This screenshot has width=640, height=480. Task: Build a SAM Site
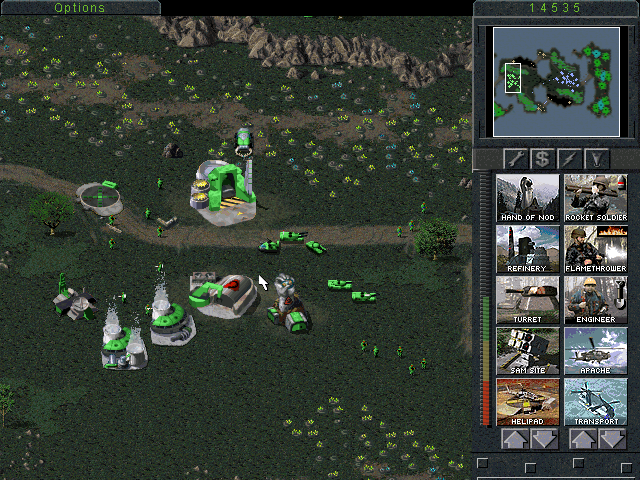tap(527, 351)
